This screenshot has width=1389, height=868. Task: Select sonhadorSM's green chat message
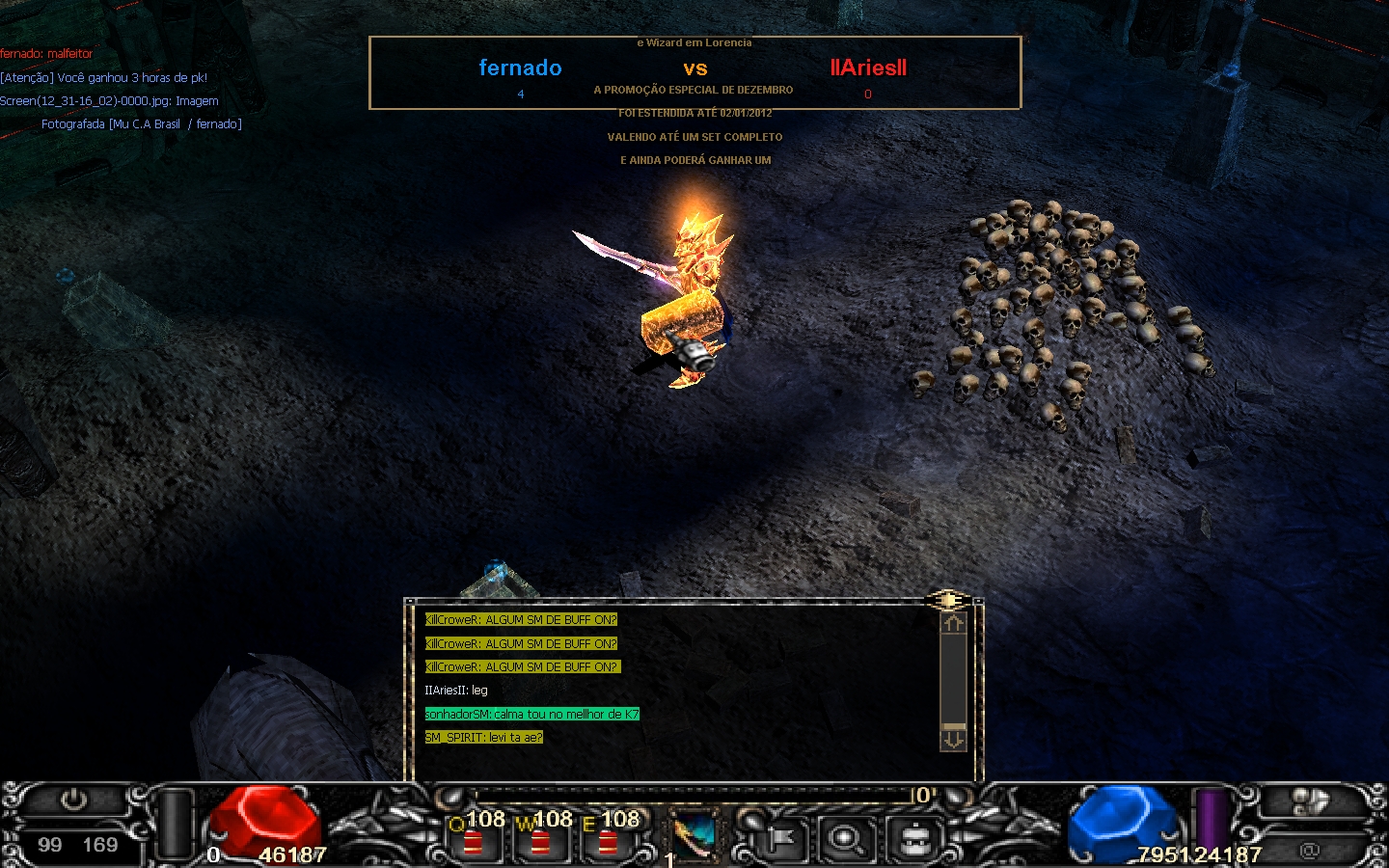pyautogui.click(x=531, y=715)
